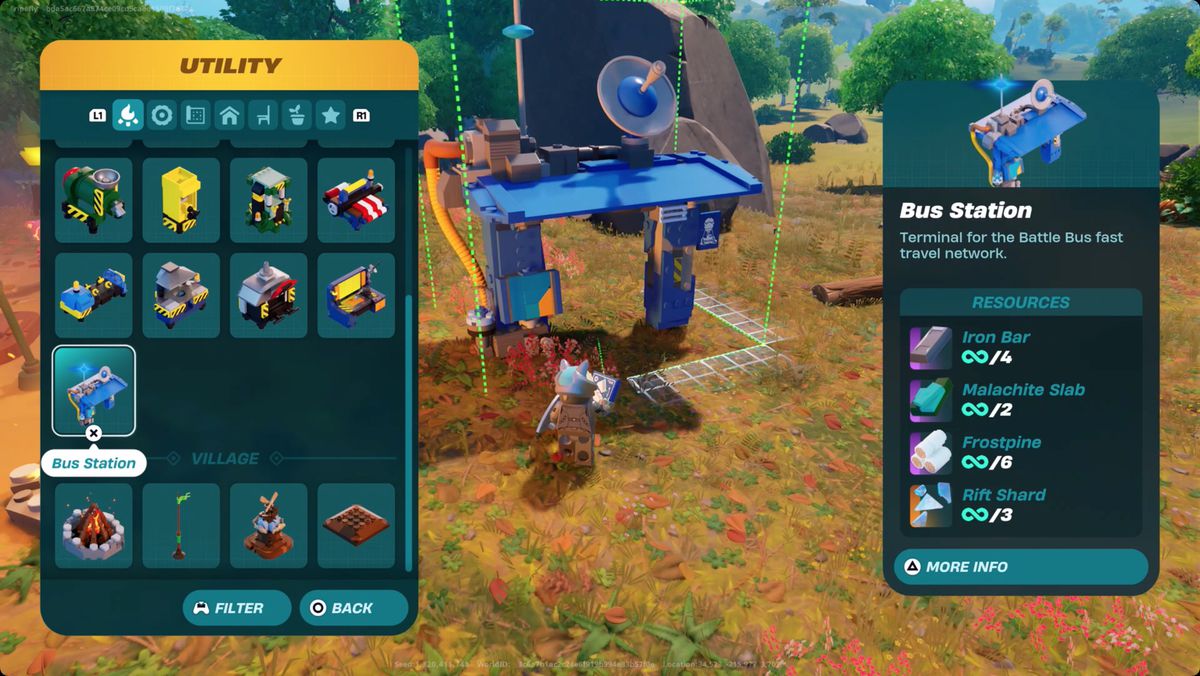Open the gear category tab
This screenshot has width=1200, height=676.
click(162, 116)
